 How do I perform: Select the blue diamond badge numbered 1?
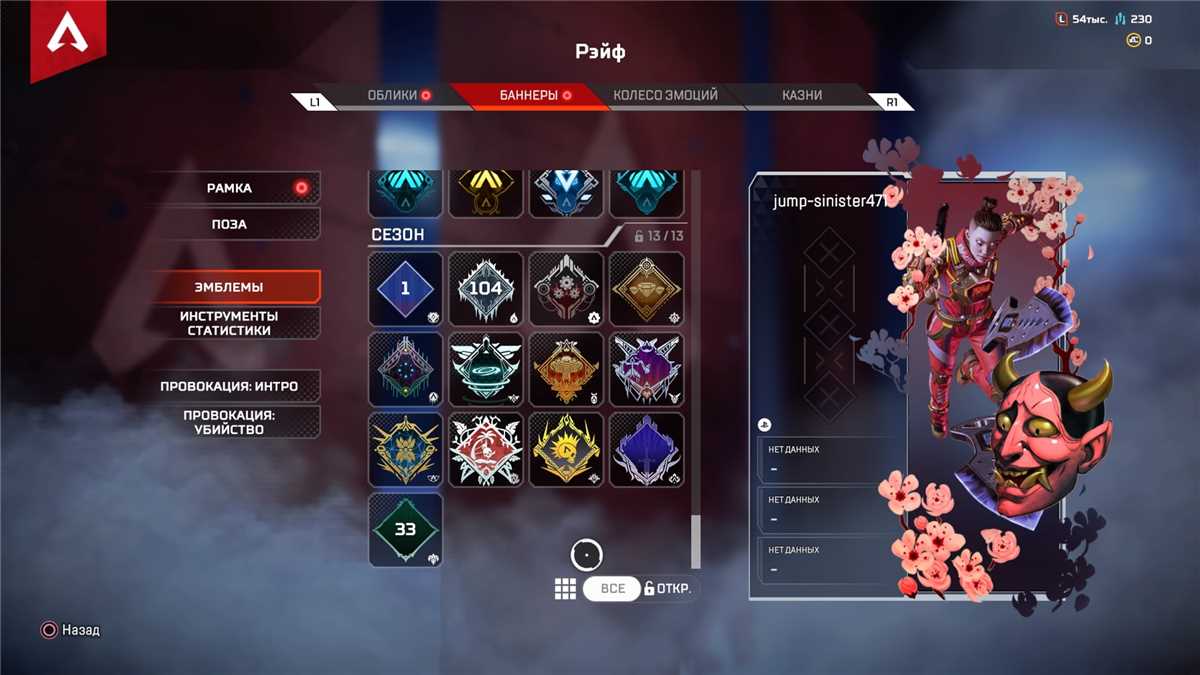coord(405,289)
